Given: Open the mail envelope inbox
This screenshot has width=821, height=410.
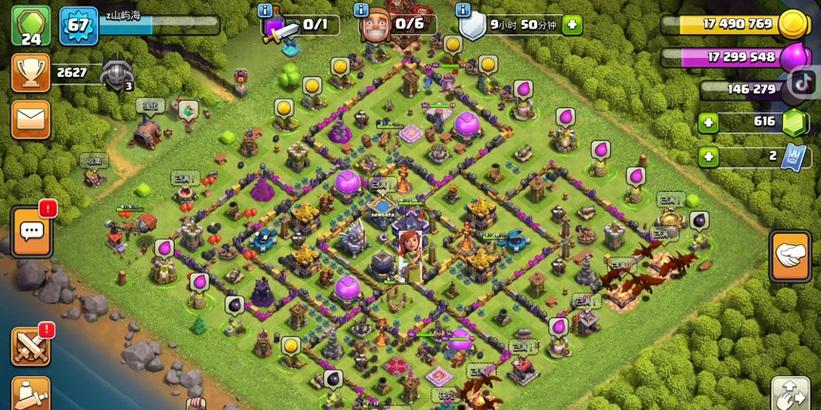Looking at the screenshot, I should tap(31, 119).
